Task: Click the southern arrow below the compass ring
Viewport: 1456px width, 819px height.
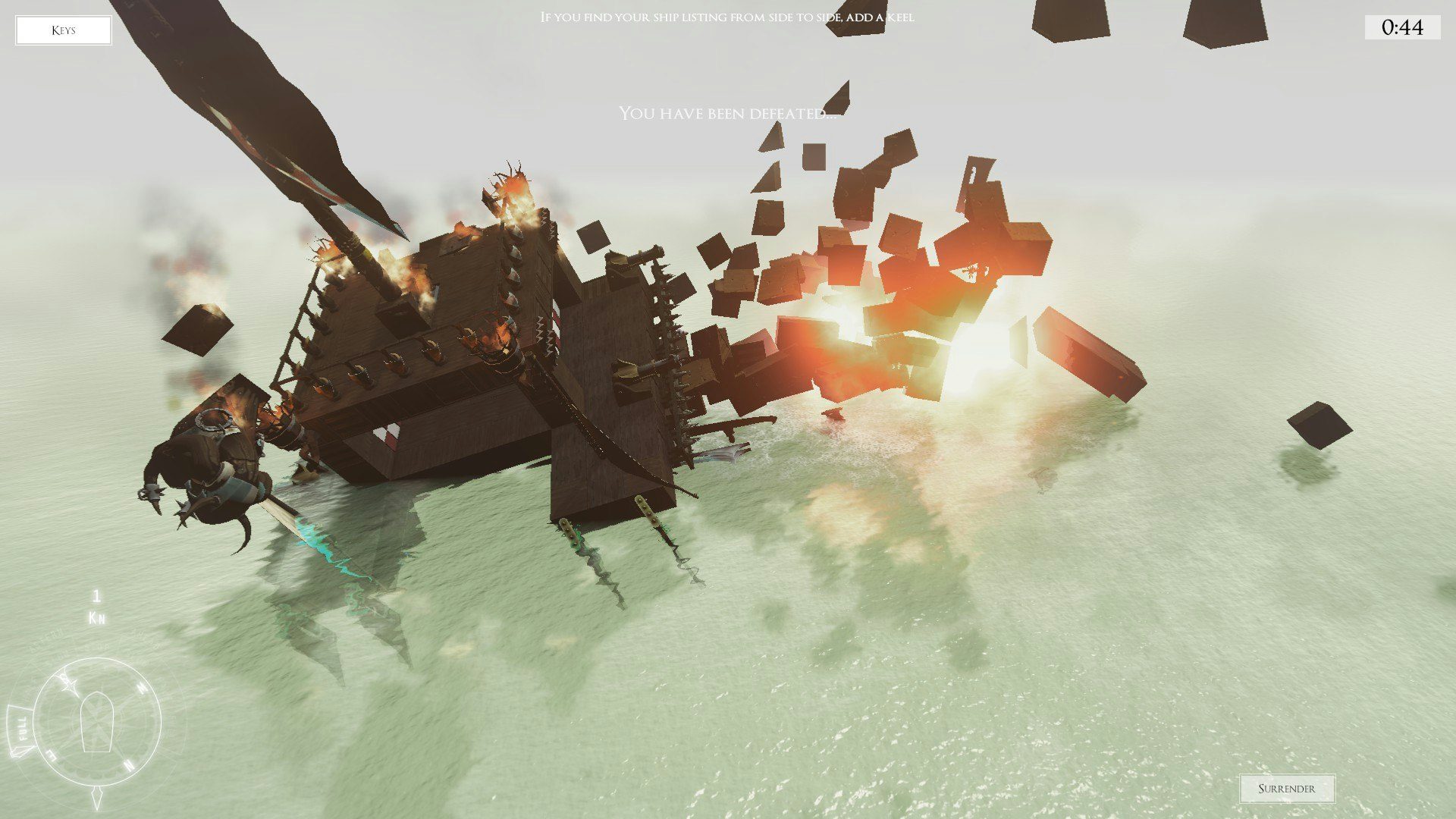Action: click(97, 796)
